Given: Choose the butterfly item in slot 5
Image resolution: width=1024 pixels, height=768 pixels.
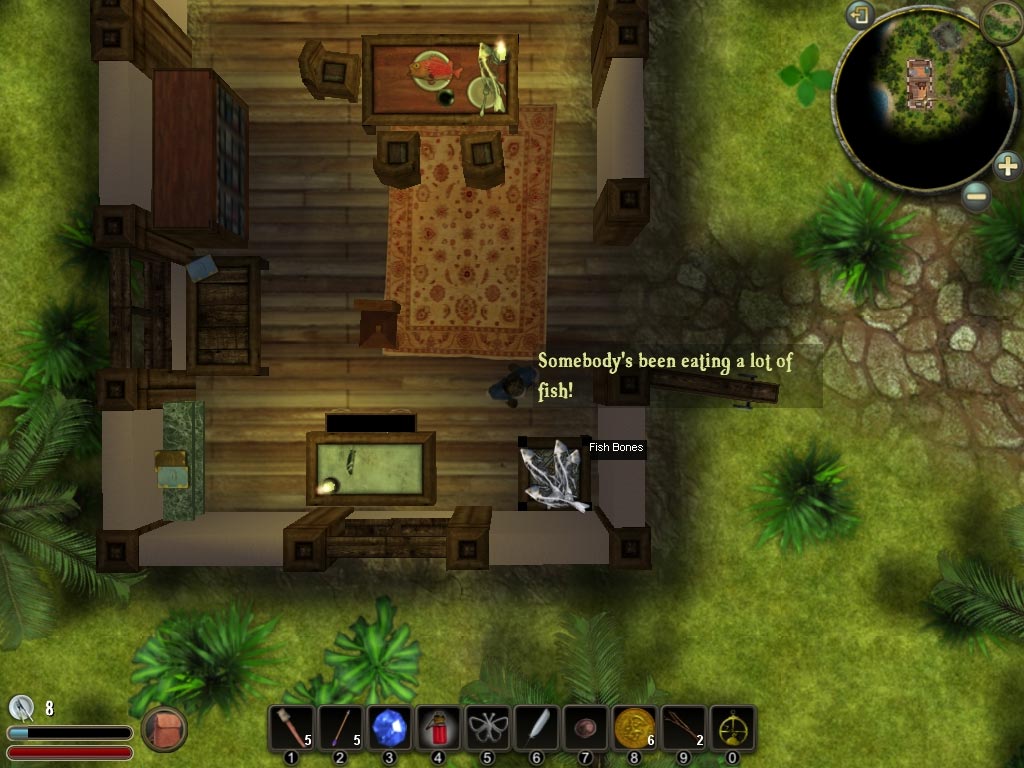Looking at the screenshot, I should point(487,727).
